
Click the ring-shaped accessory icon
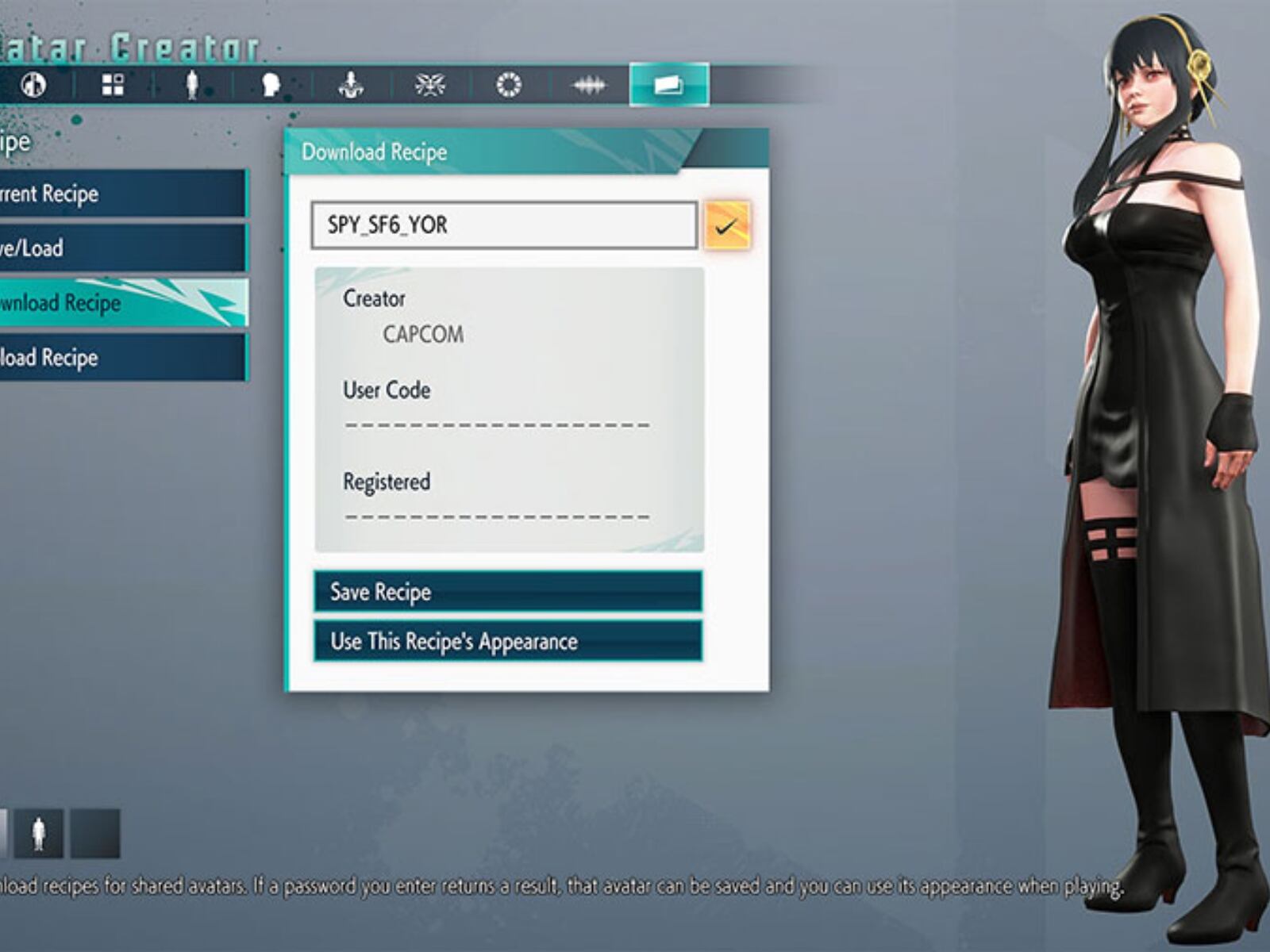[509, 86]
